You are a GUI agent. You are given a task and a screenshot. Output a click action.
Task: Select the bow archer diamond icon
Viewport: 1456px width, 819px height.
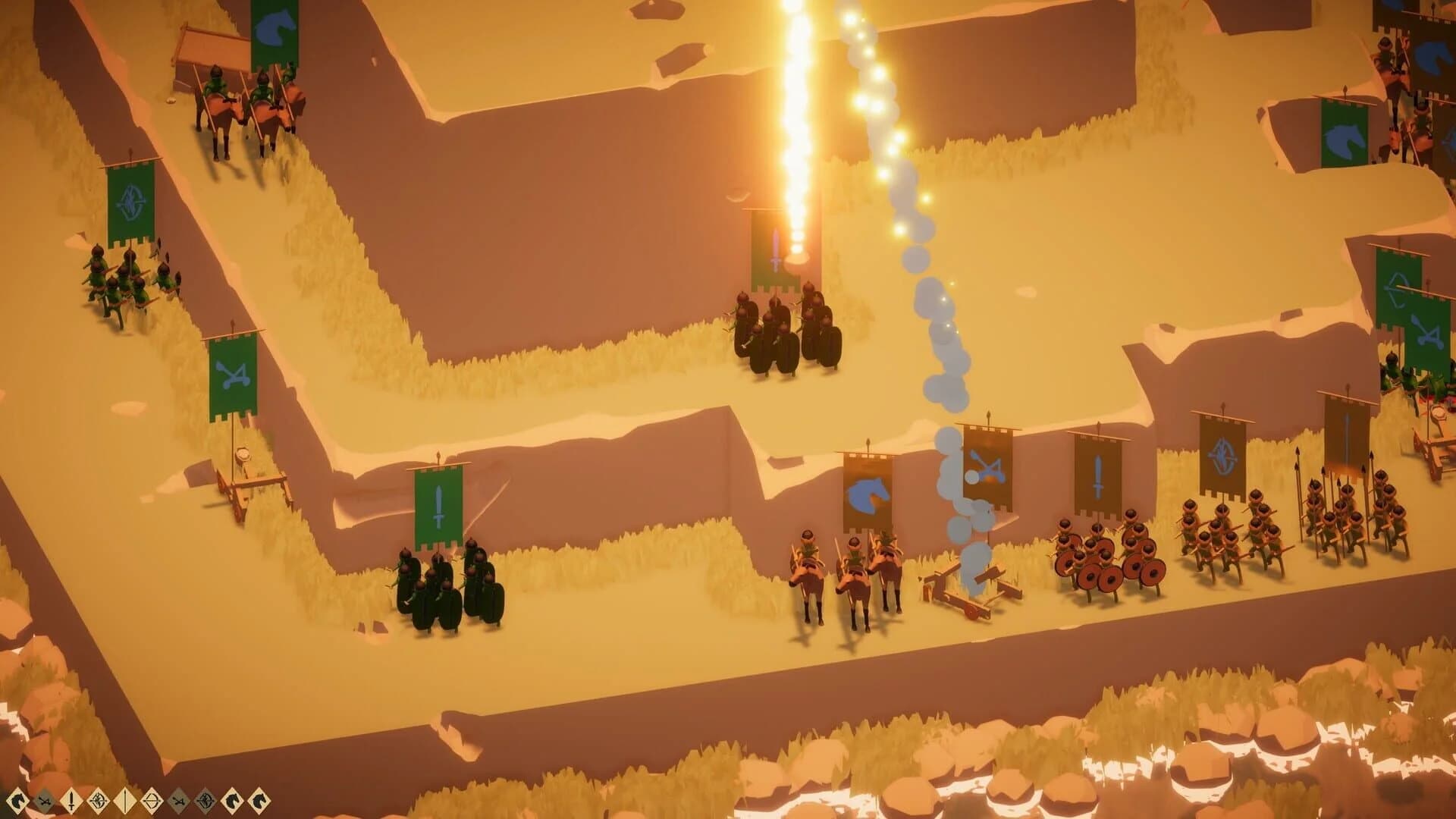(152, 800)
